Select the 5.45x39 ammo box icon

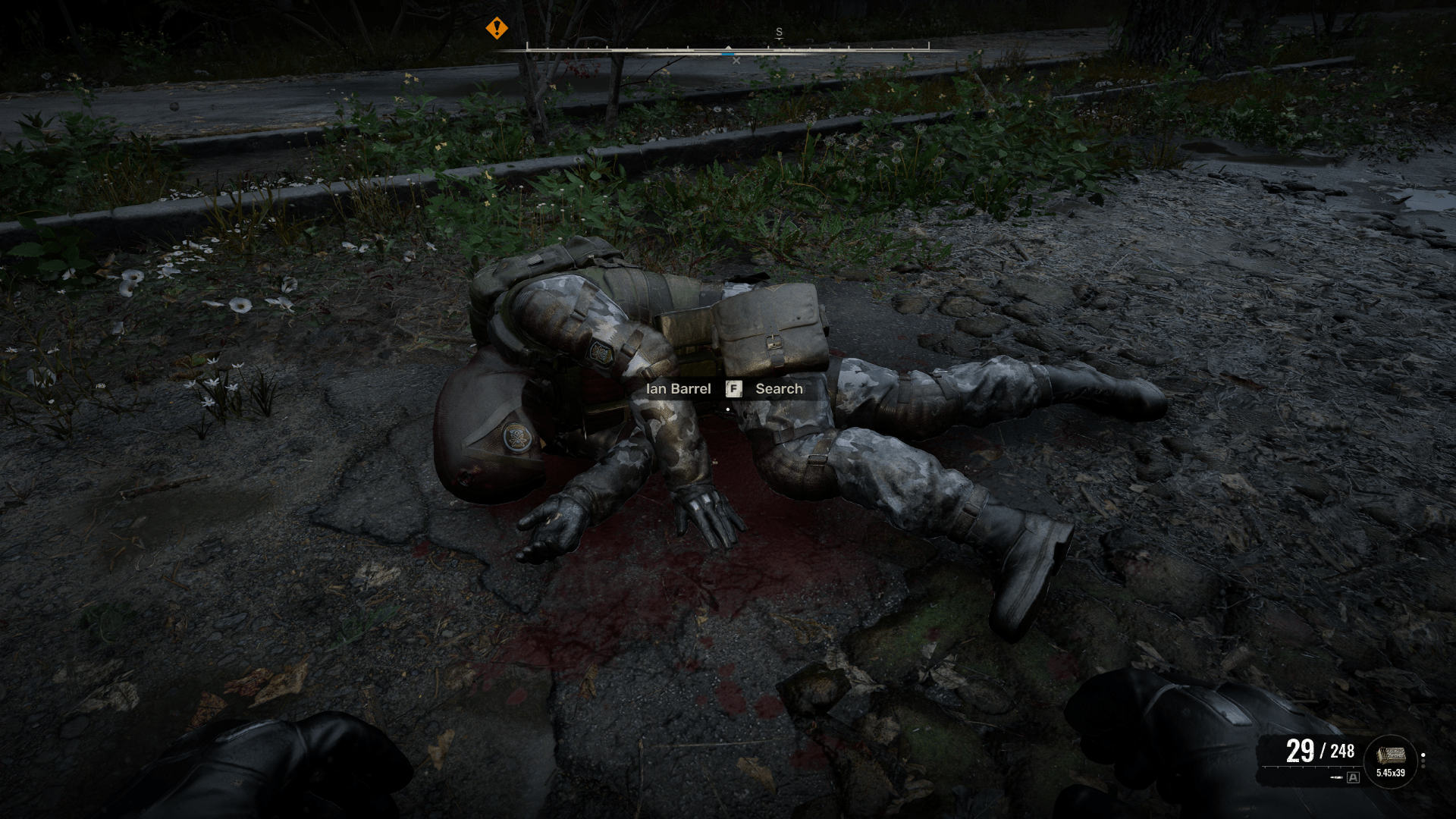(1391, 755)
